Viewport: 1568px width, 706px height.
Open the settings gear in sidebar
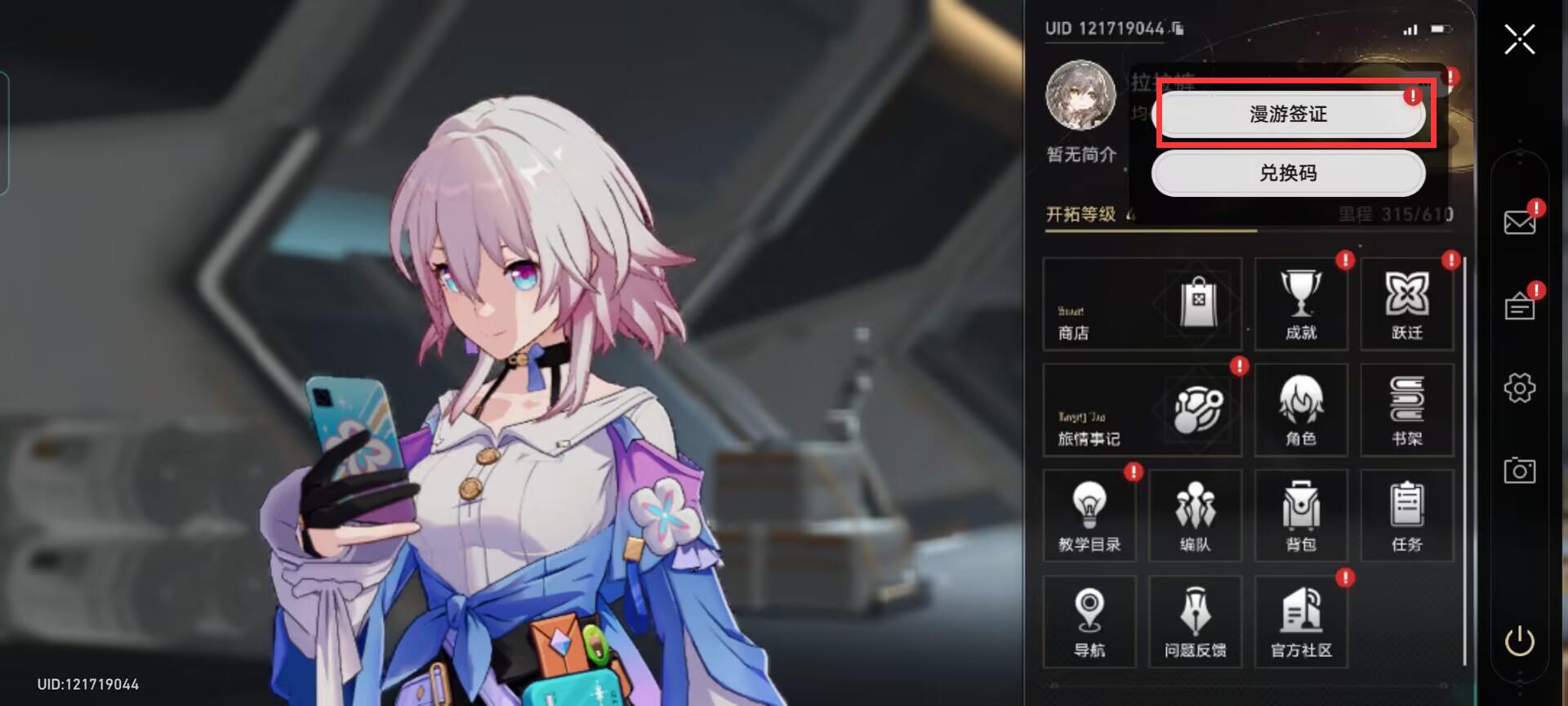point(1520,388)
